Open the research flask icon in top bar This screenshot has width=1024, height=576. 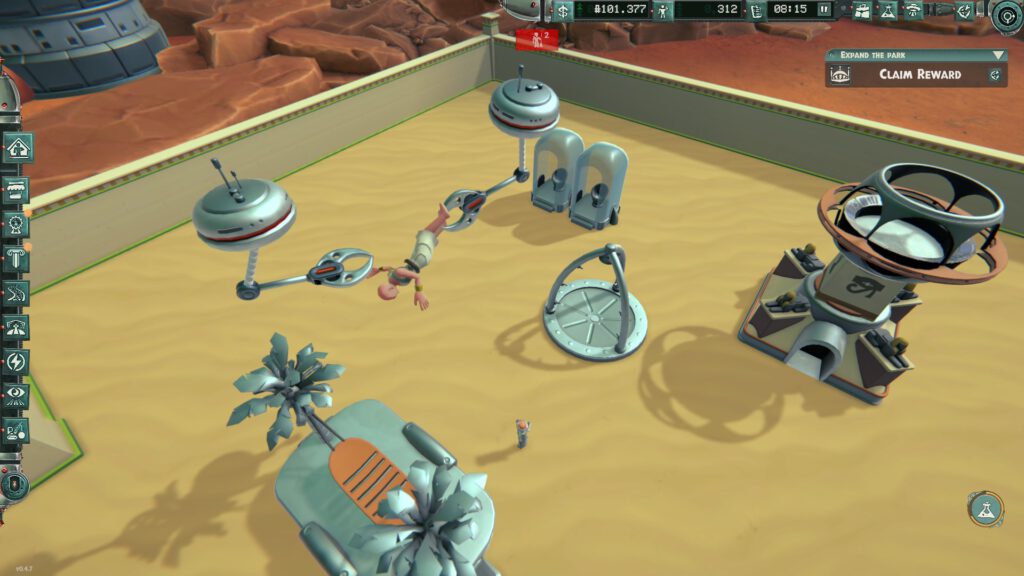[x=887, y=10]
